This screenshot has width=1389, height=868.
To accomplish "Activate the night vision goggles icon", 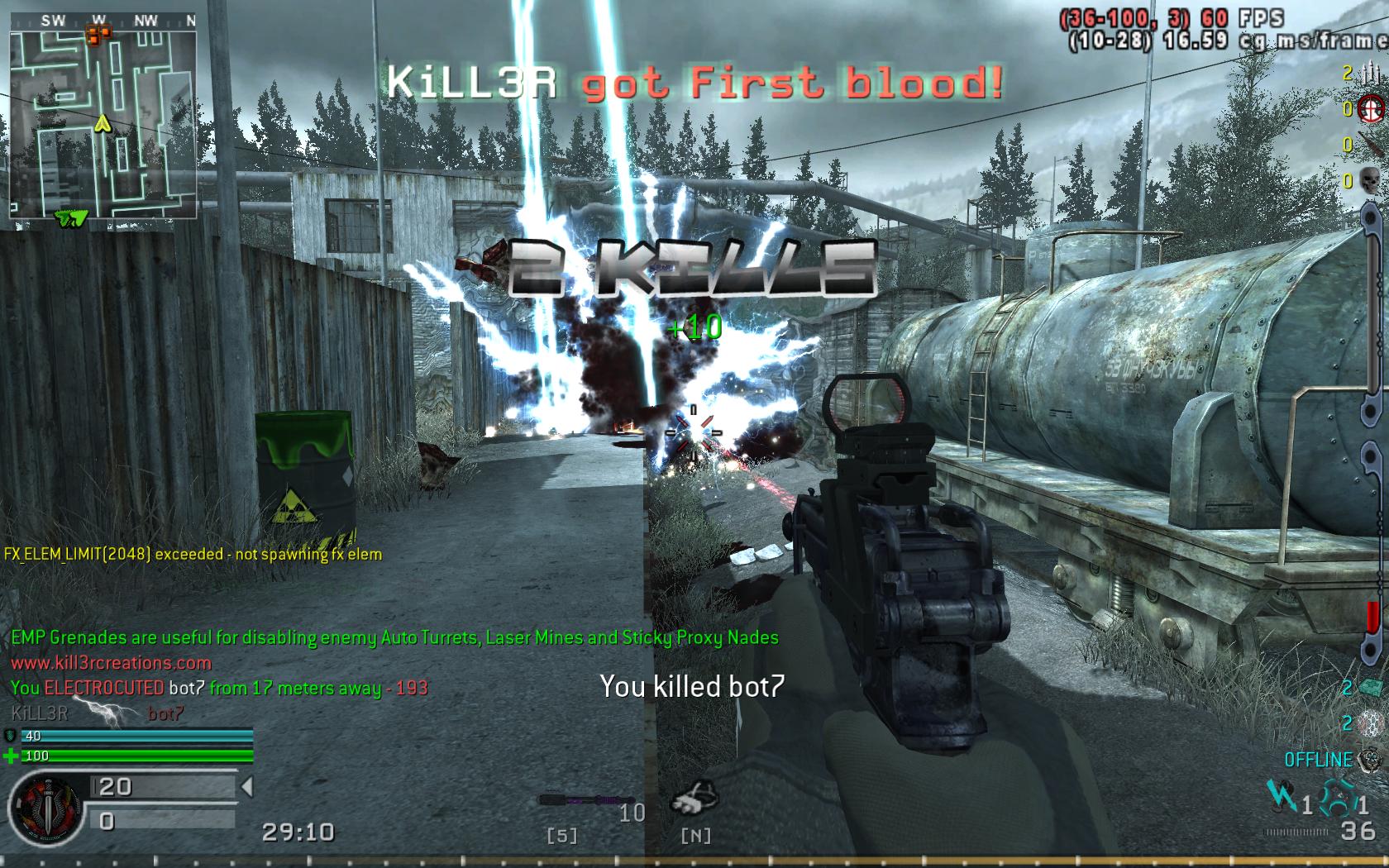I will [694, 799].
